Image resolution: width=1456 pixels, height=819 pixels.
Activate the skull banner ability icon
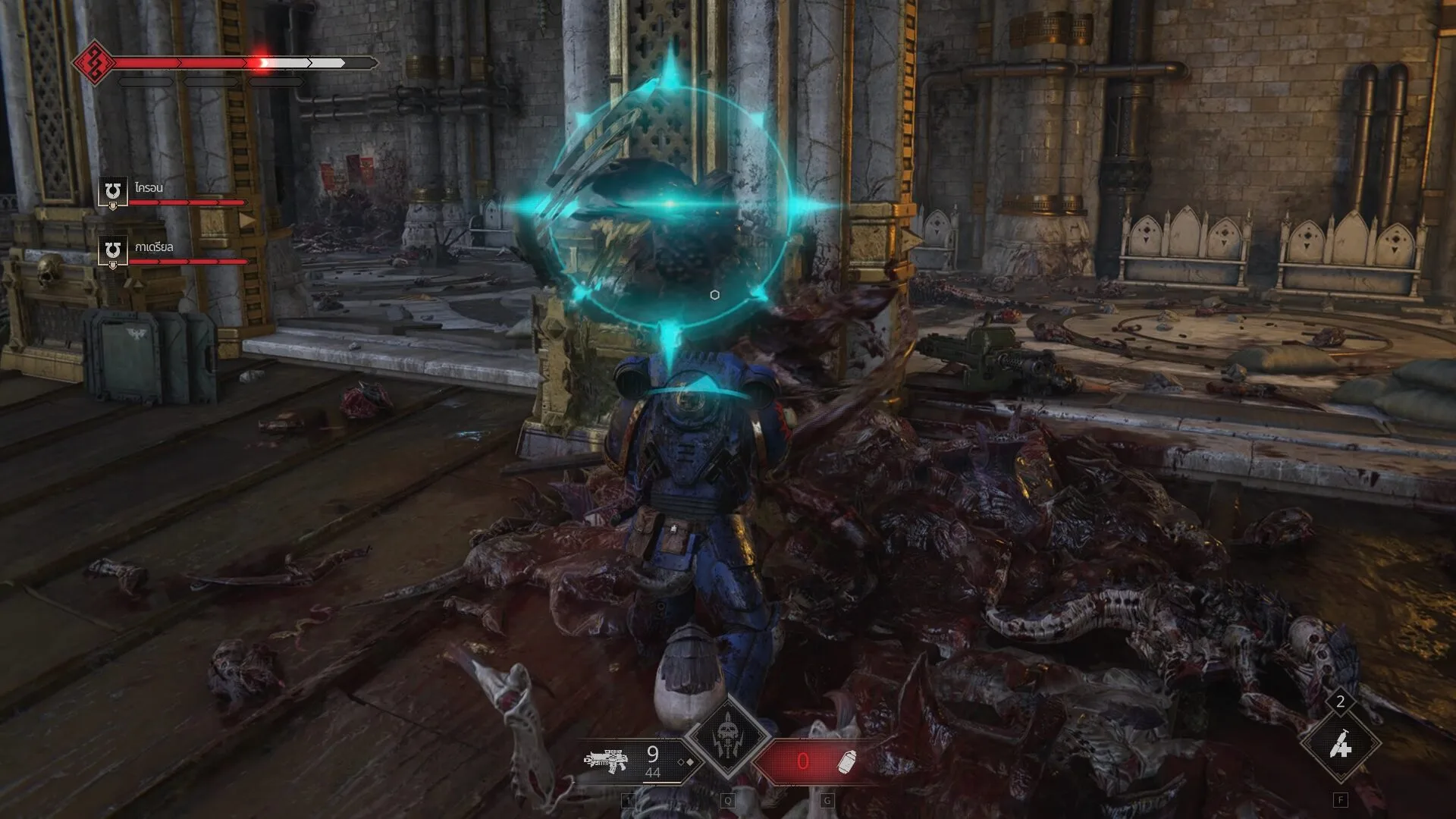pyautogui.click(x=727, y=736)
